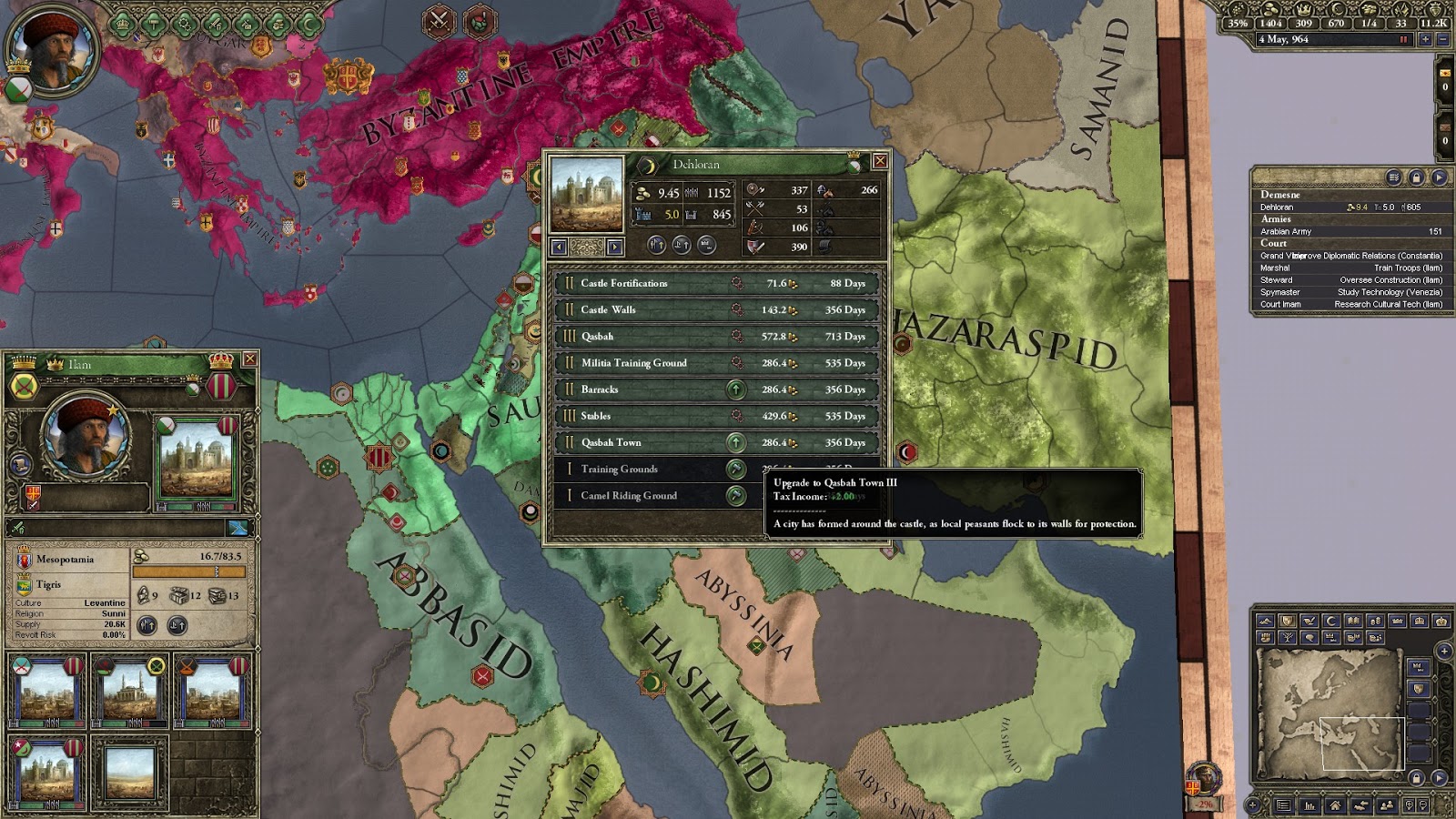
Task: Select Dehloran in the Demesne list
Action: pyautogui.click(x=1277, y=207)
